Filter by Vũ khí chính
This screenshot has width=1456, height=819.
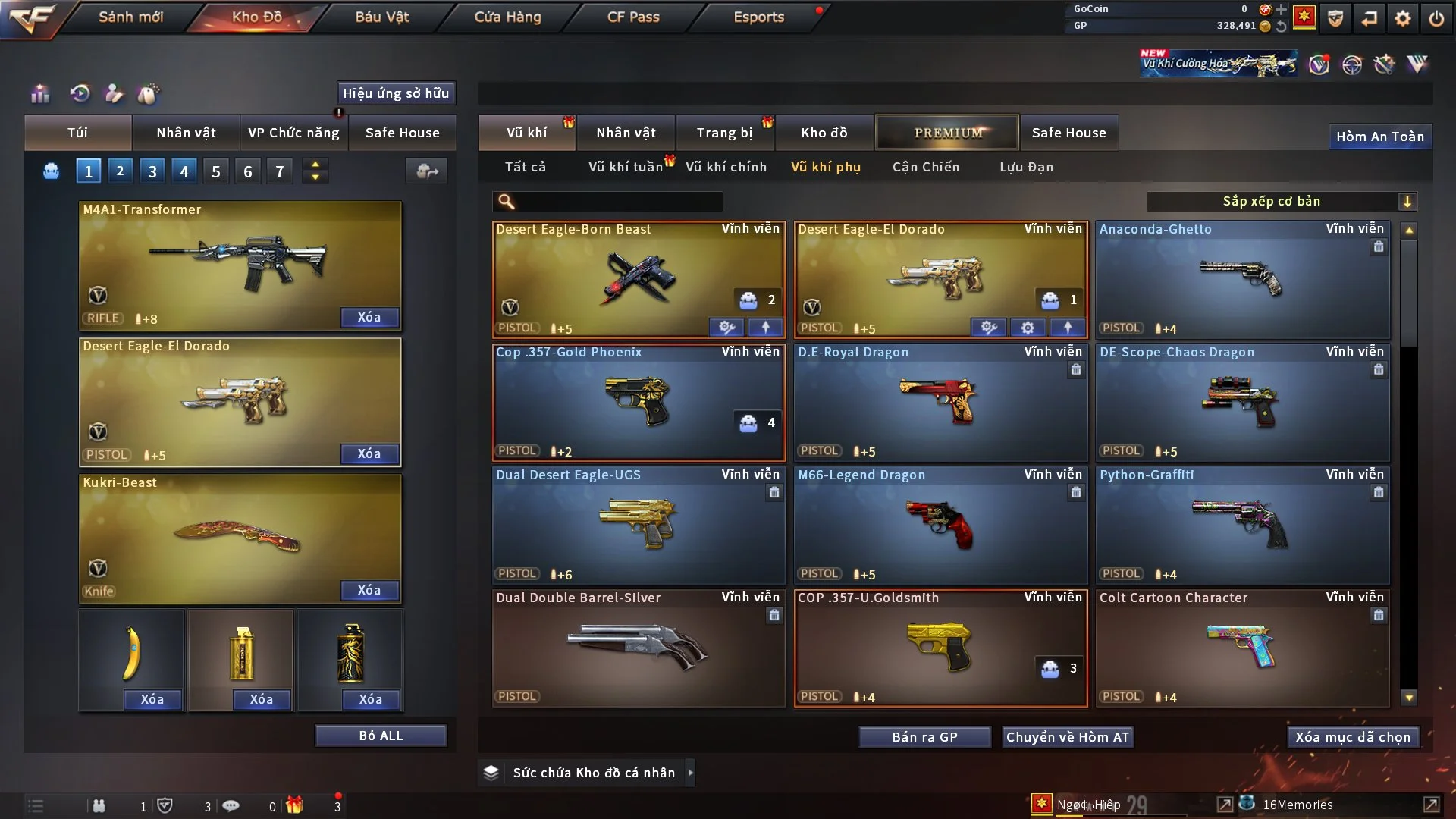tap(726, 167)
